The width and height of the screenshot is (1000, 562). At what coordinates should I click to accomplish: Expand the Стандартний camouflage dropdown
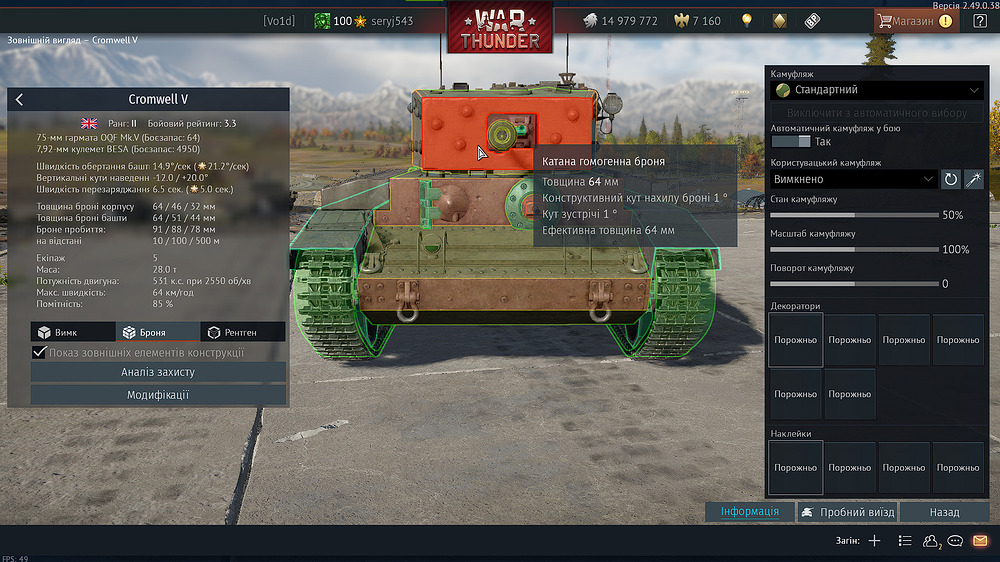click(x=876, y=90)
